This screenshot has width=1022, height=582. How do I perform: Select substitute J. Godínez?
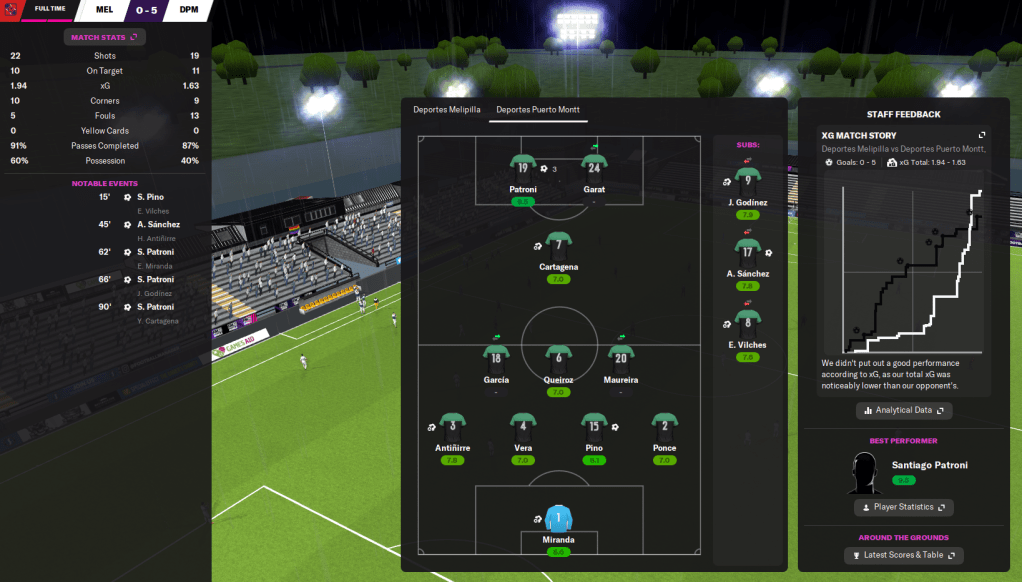747,182
